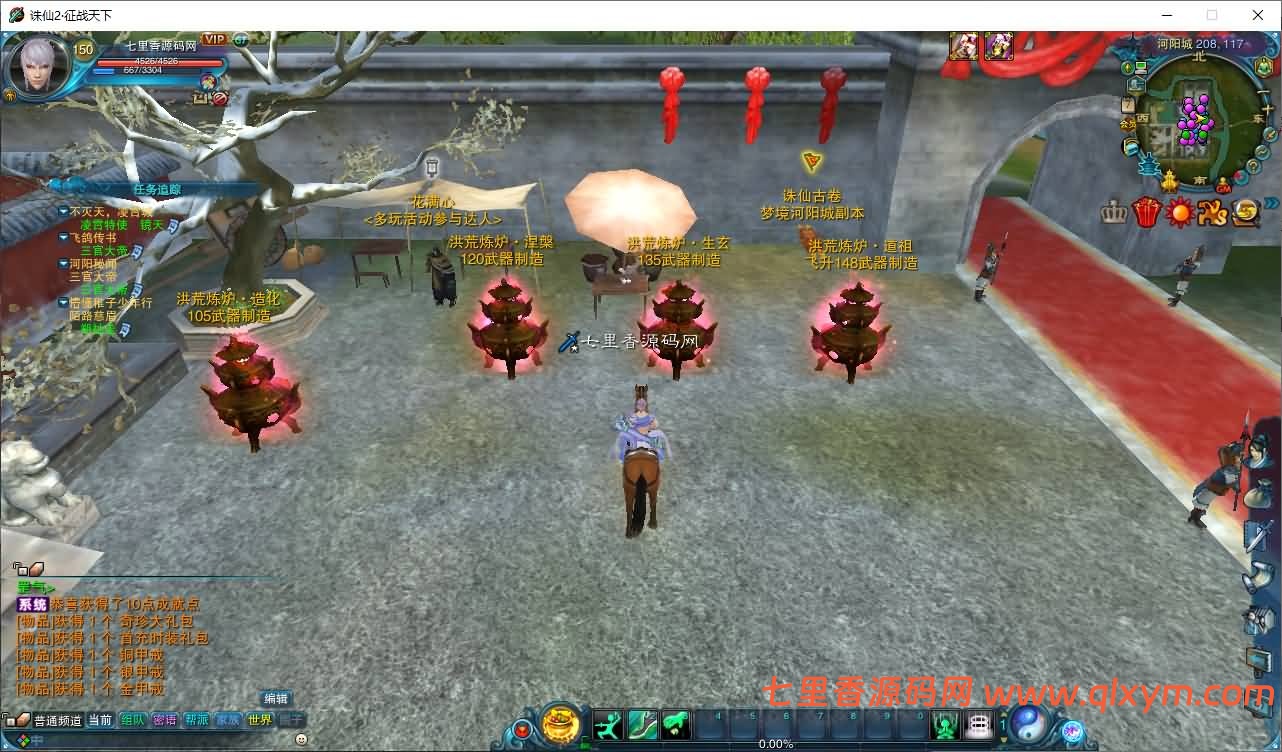Click the 编辑 edit button
This screenshot has width=1282, height=752.
(x=276, y=699)
